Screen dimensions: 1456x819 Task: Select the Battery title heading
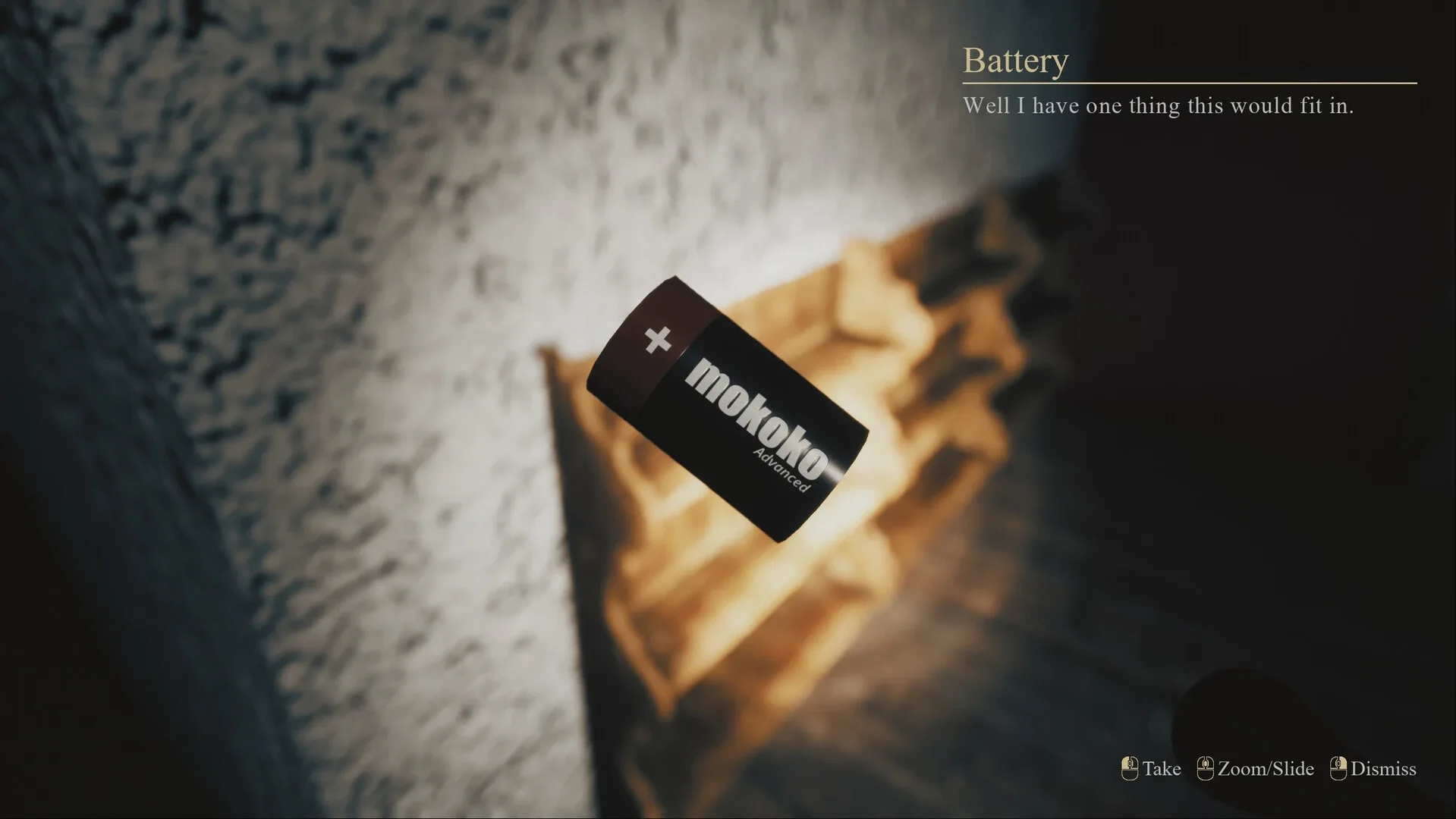(x=1014, y=61)
